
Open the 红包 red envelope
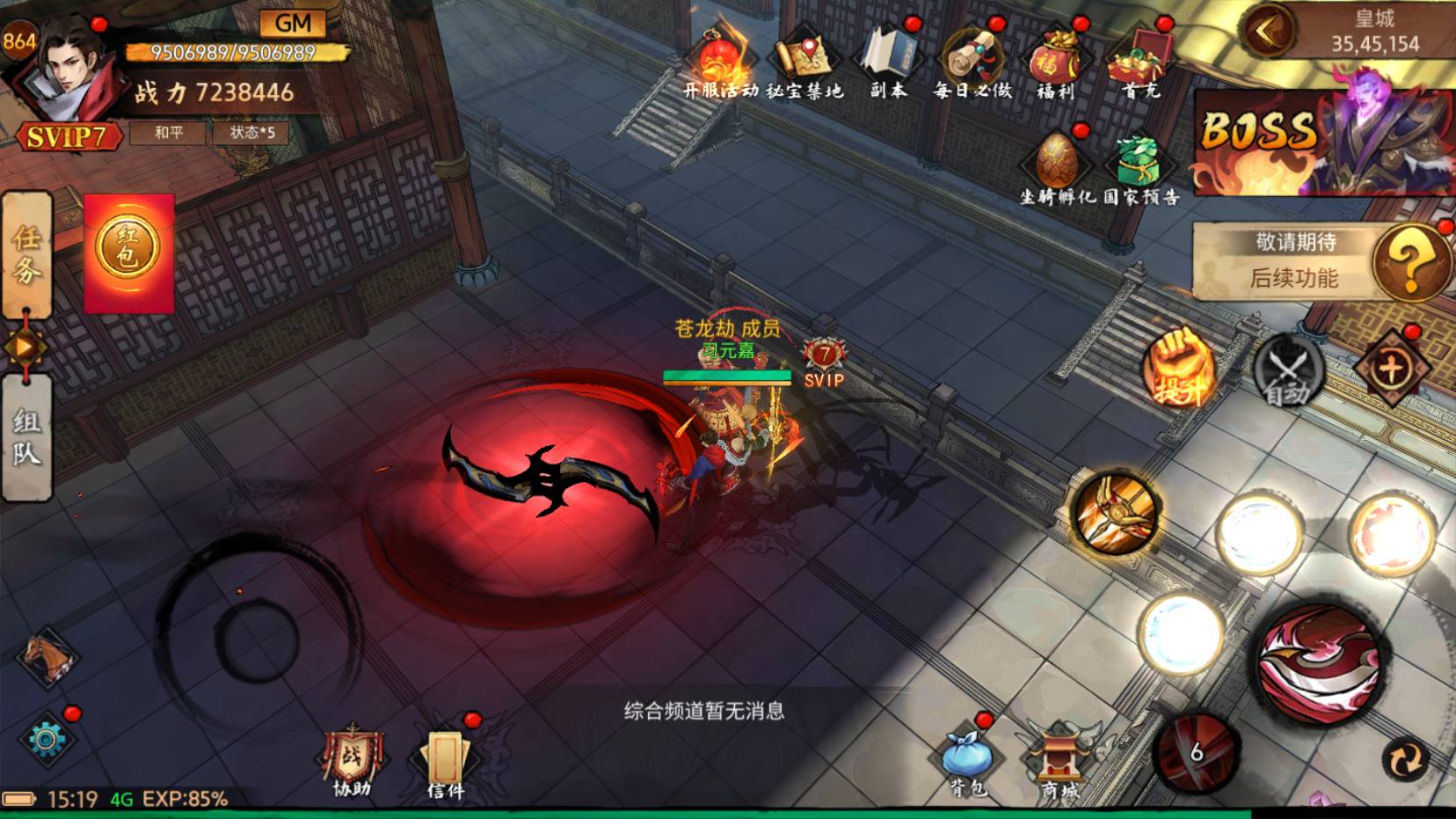coord(128,252)
